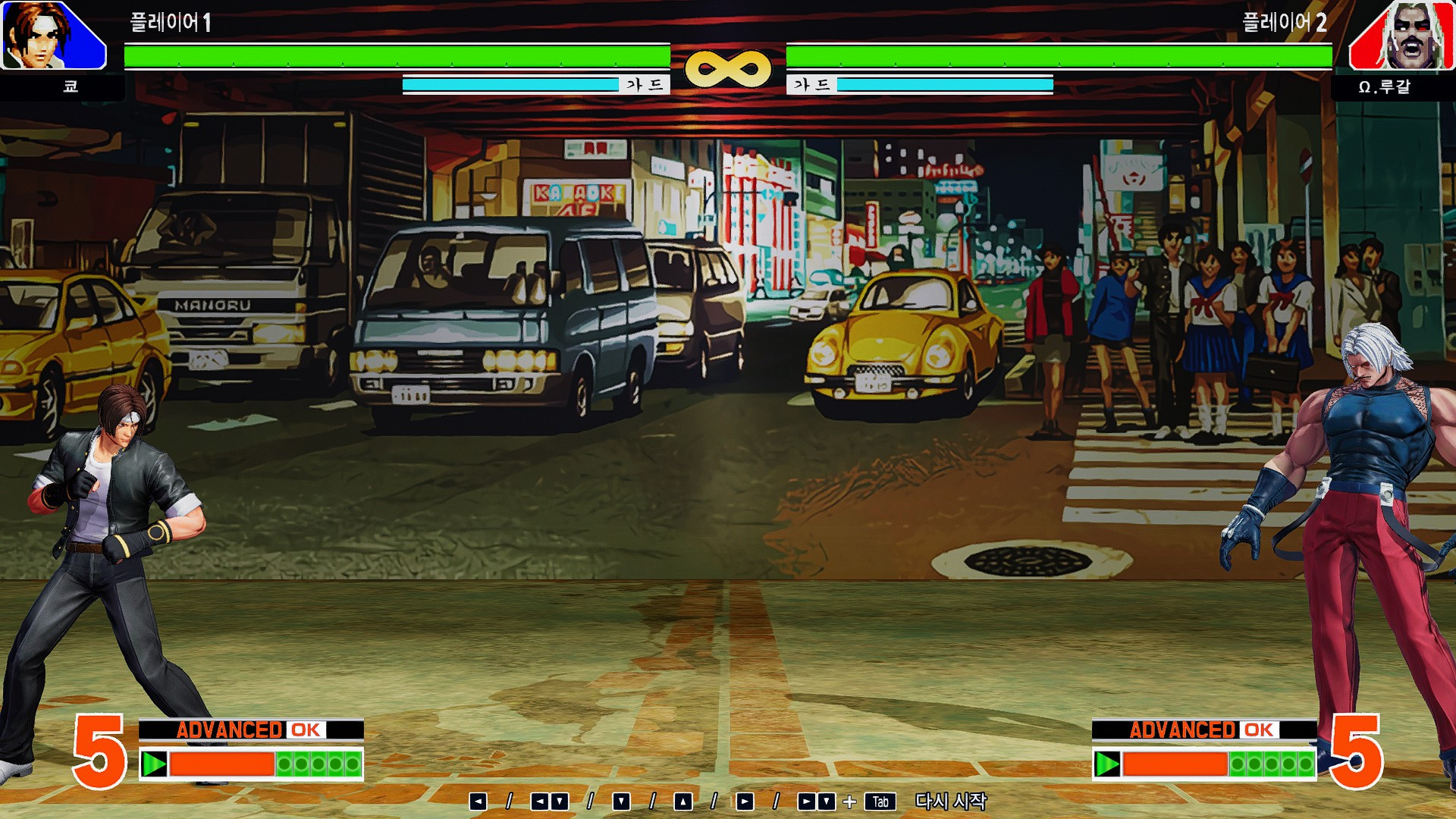
Task: Click the plus sign before the Tab key
Action: [850, 800]
